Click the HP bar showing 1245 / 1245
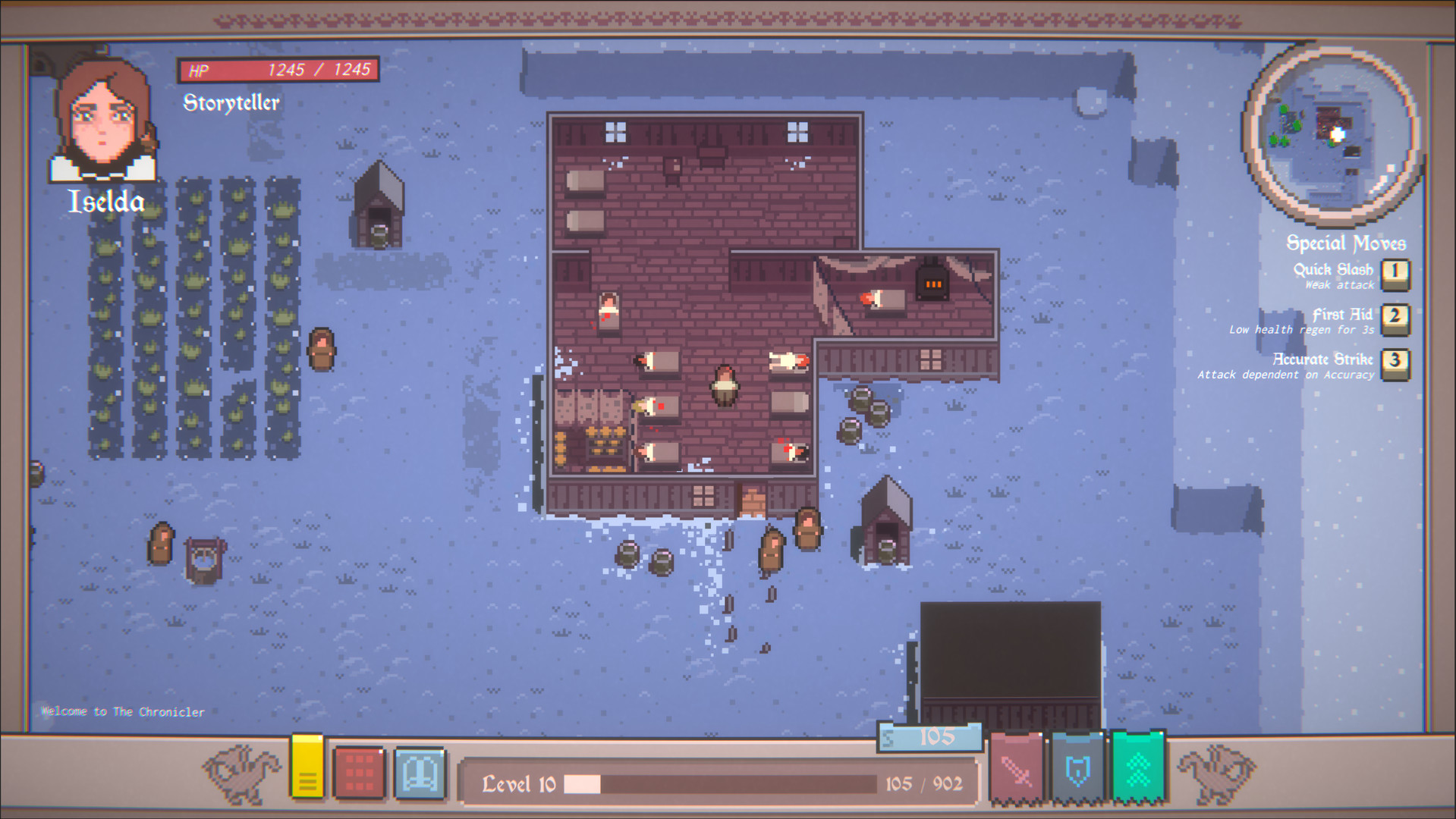The height and width of the screenshot is (819, 1456). pyautogui.click(x=279, y=70)
